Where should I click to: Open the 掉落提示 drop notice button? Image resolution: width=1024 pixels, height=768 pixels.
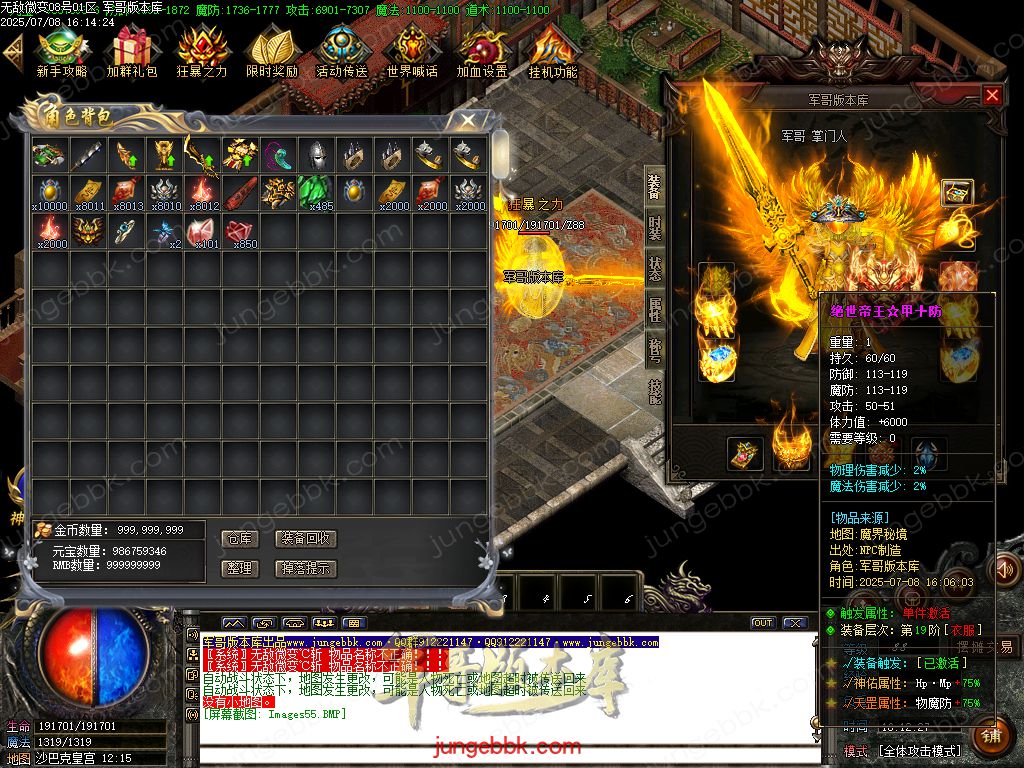[306, 568]
